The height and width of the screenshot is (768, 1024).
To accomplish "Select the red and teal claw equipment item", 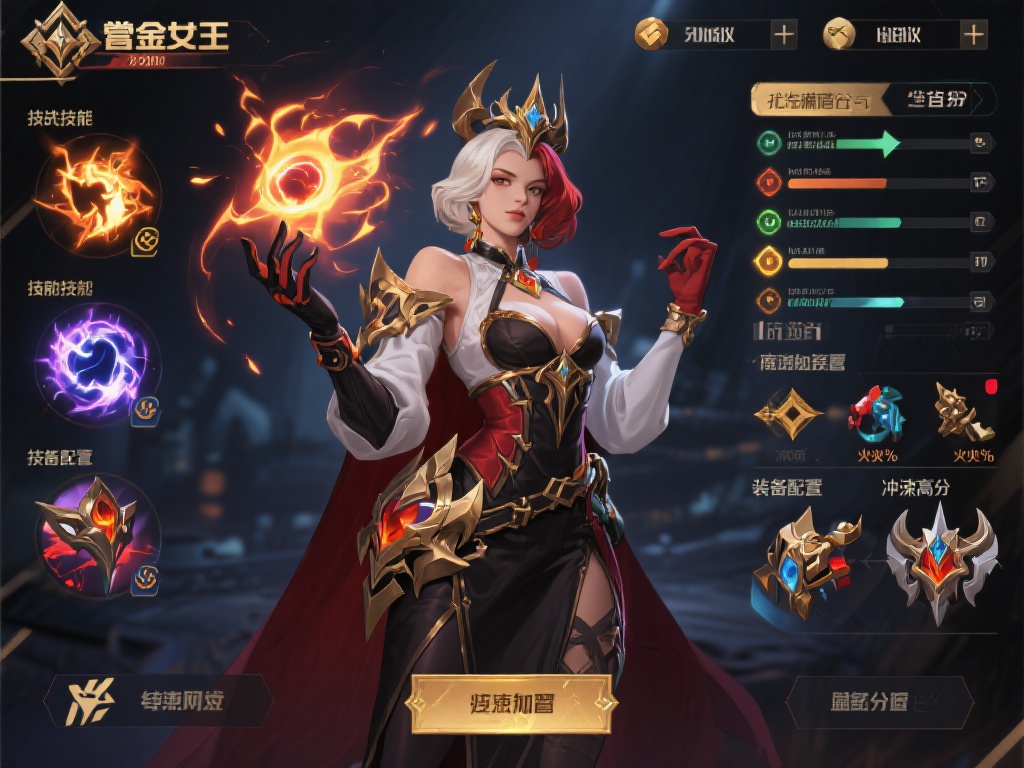I will click(876, 412).
